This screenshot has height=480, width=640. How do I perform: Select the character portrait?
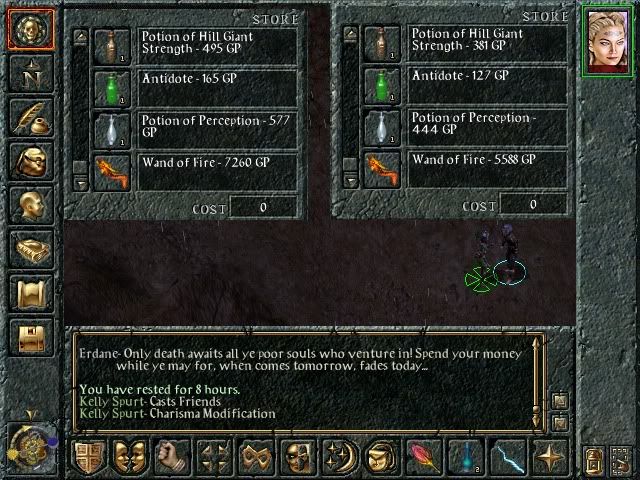(x=608, y=41)
